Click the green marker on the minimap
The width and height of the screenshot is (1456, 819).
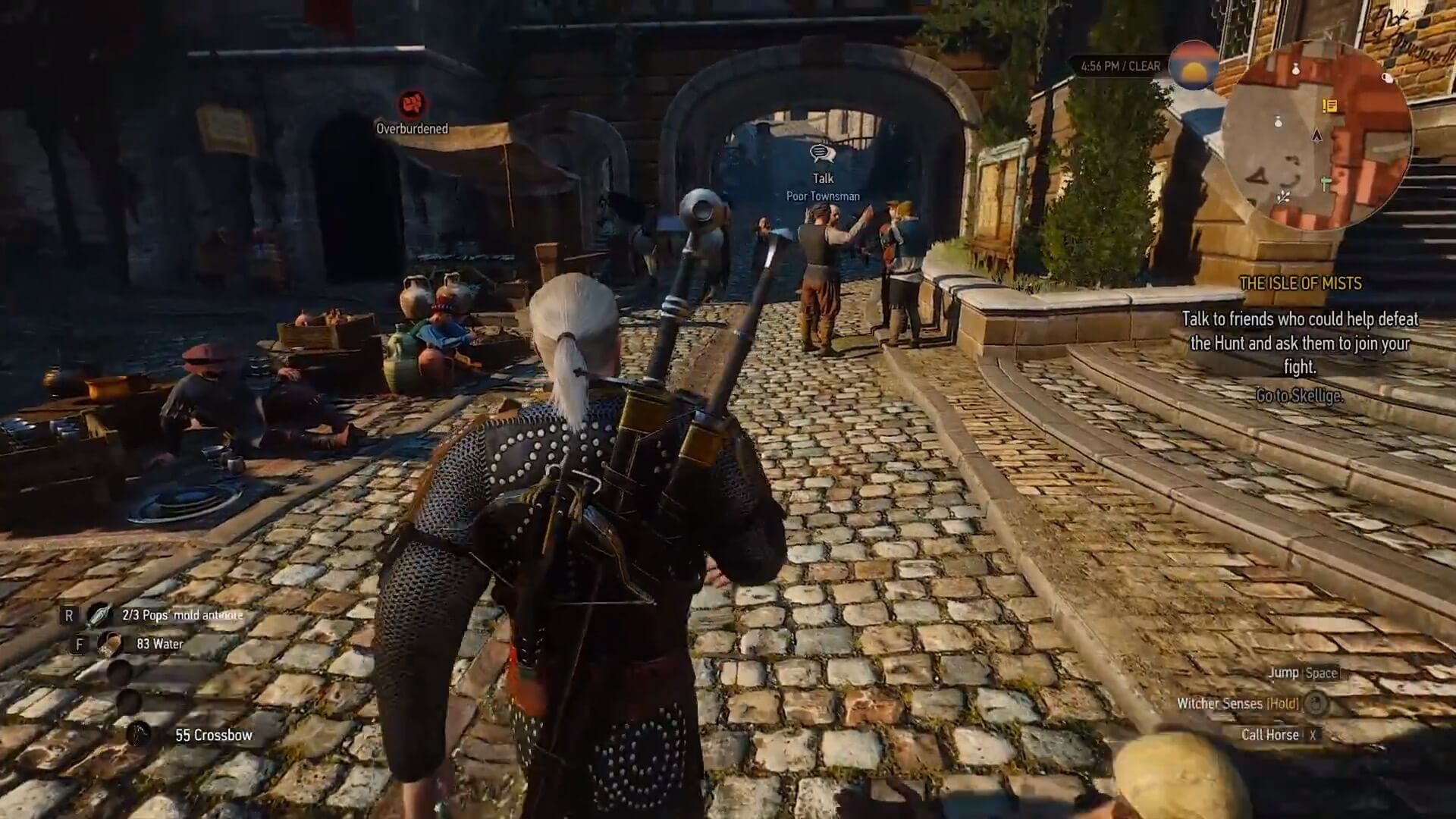1326,184
